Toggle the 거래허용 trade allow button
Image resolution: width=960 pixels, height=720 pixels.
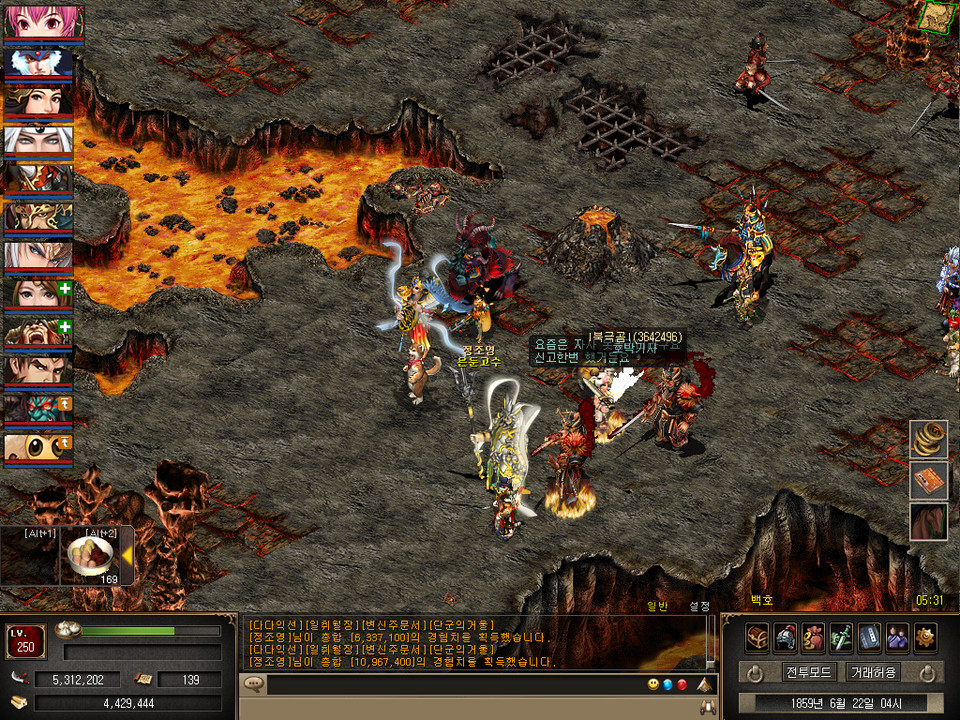tap(872, 672)
